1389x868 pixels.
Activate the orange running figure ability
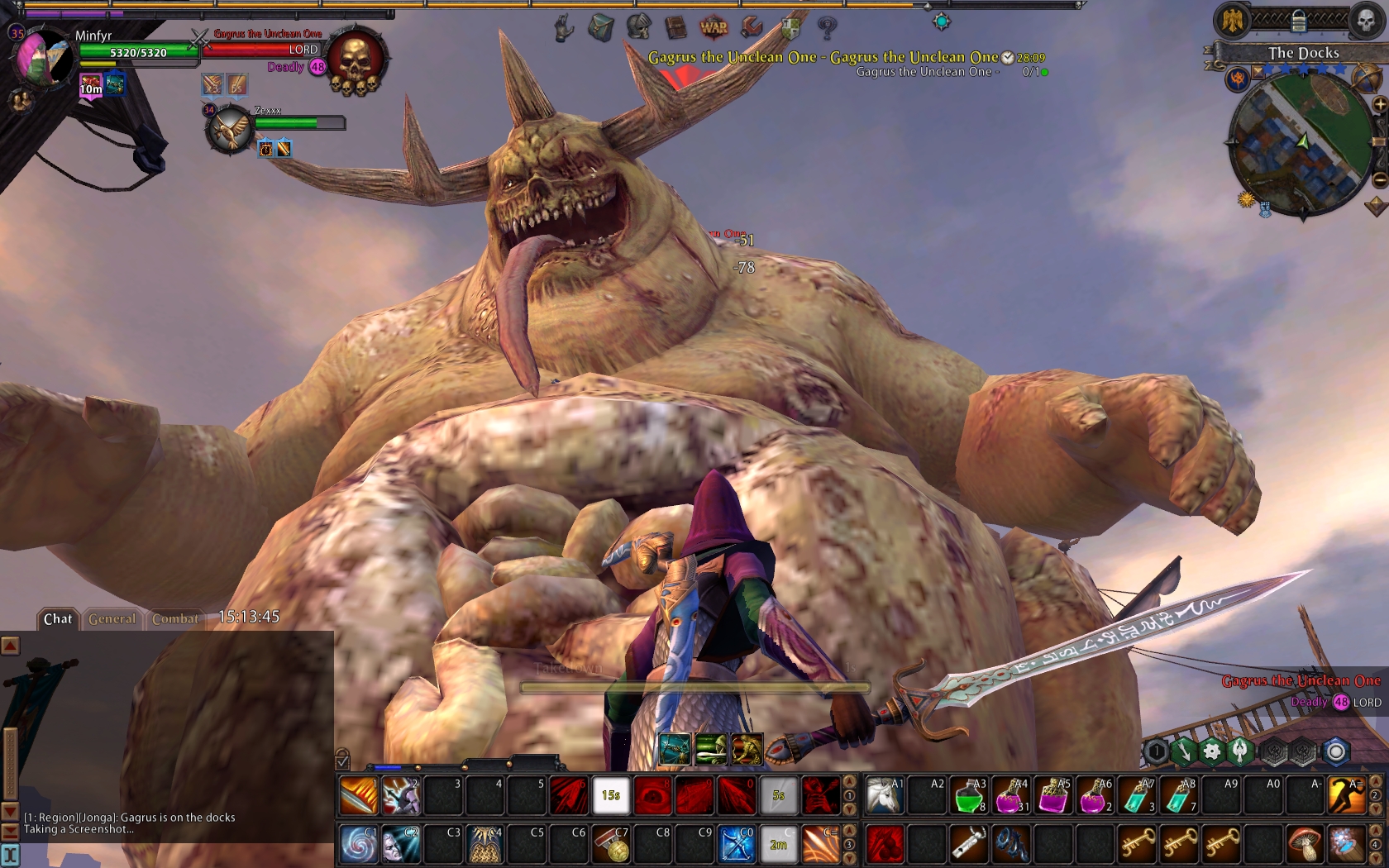[x=1346, y=796]
